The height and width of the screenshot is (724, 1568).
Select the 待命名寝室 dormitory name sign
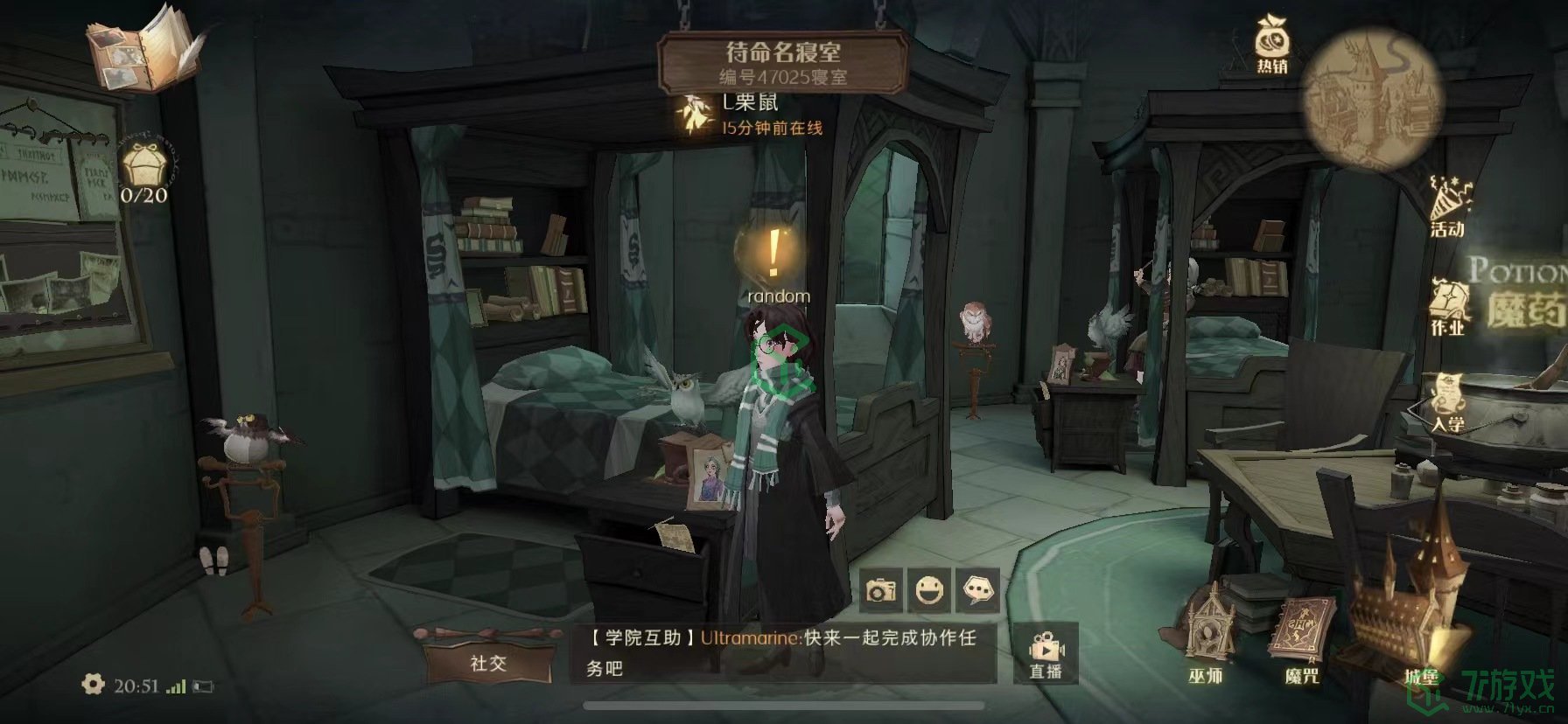[782, 62]
